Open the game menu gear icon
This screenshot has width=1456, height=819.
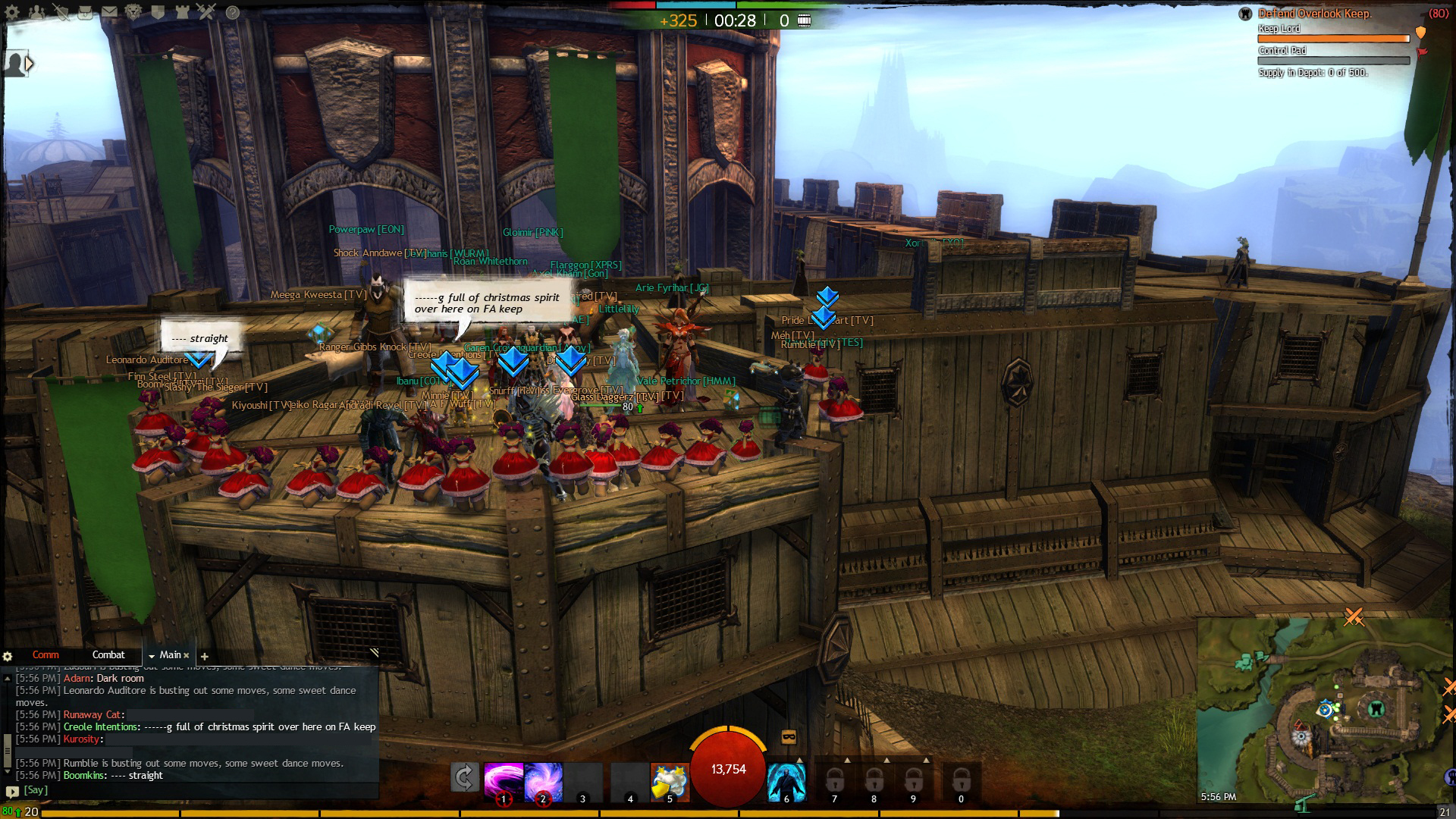coord(12,12)
